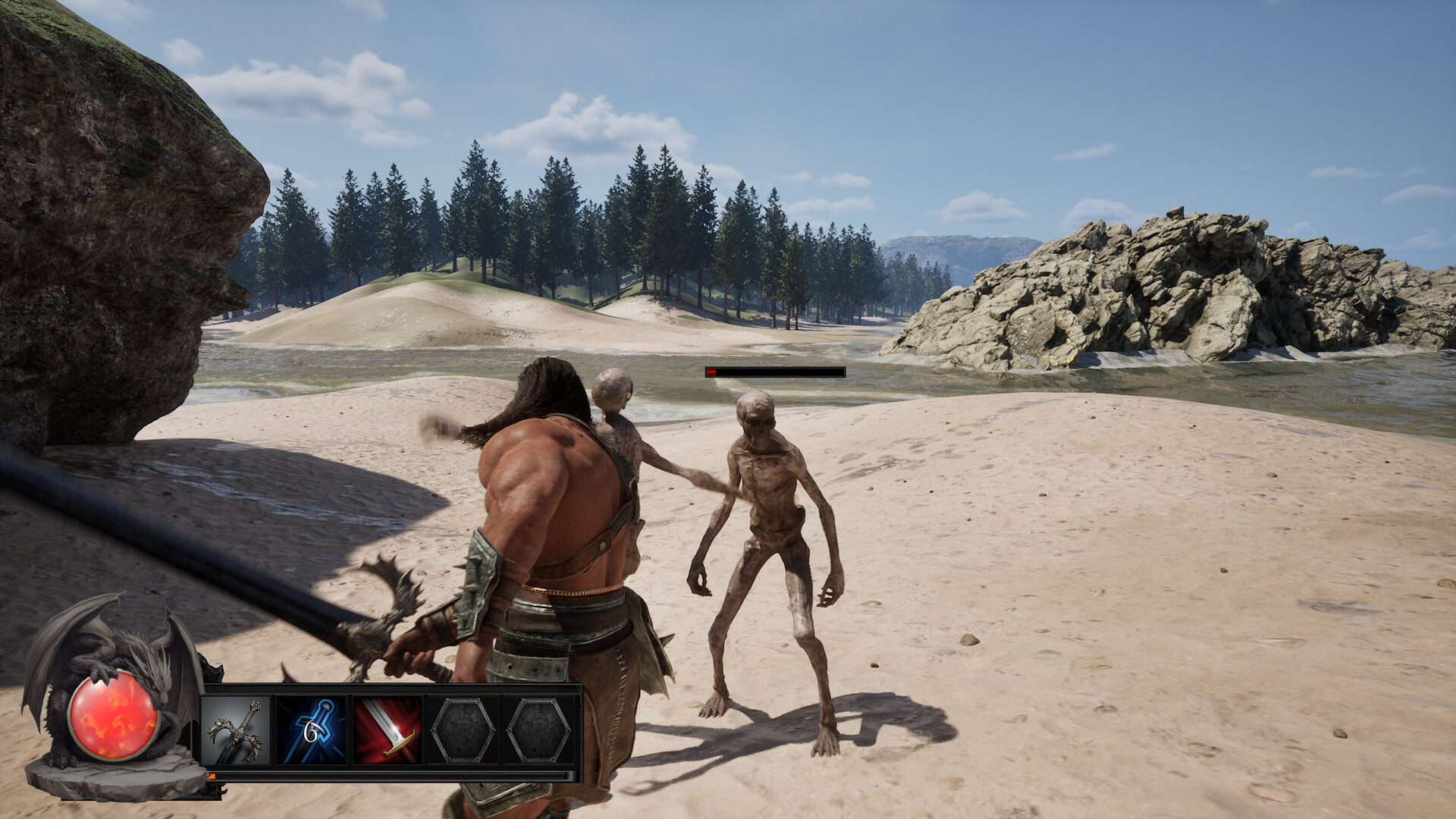Select the ornate greatsword hotbar slot
Viewport: 1456px width, 819px height.
click(236, 731)
